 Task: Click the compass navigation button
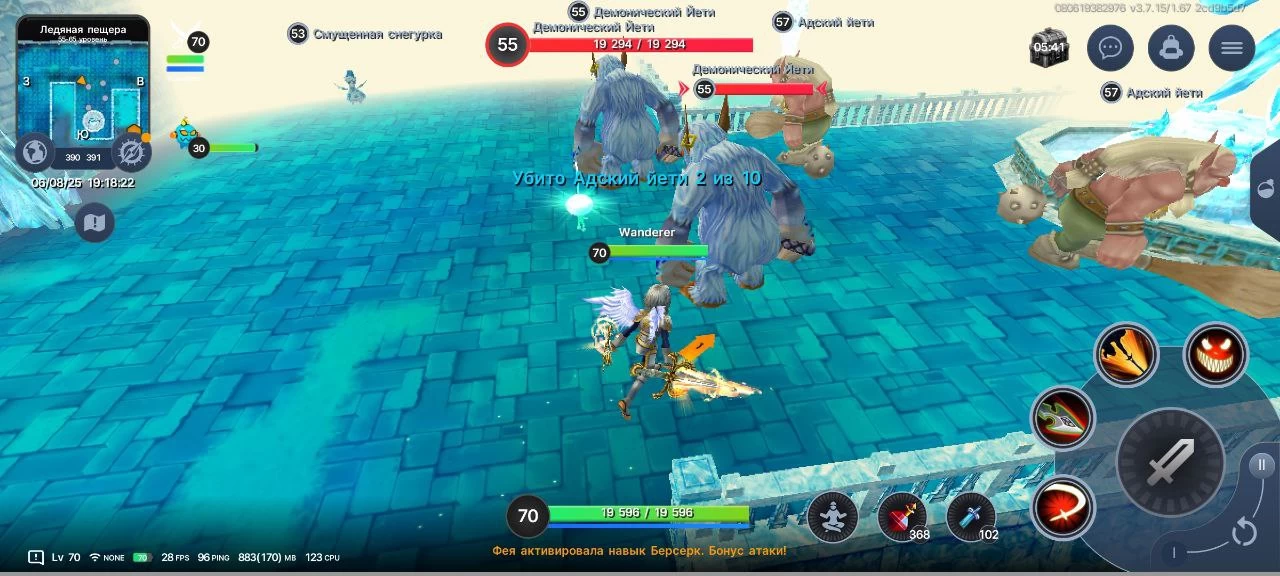(131, 153)
